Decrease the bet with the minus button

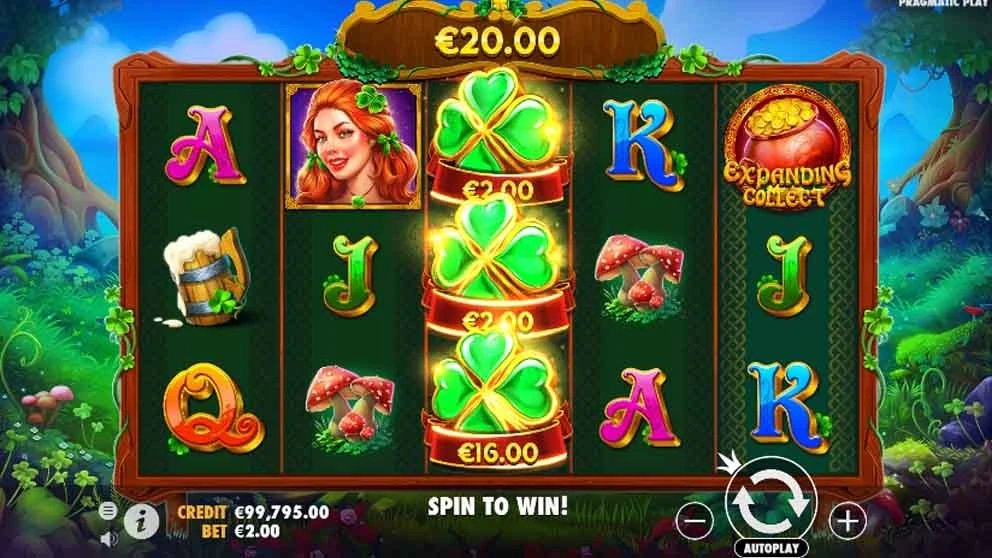point(697,519)
